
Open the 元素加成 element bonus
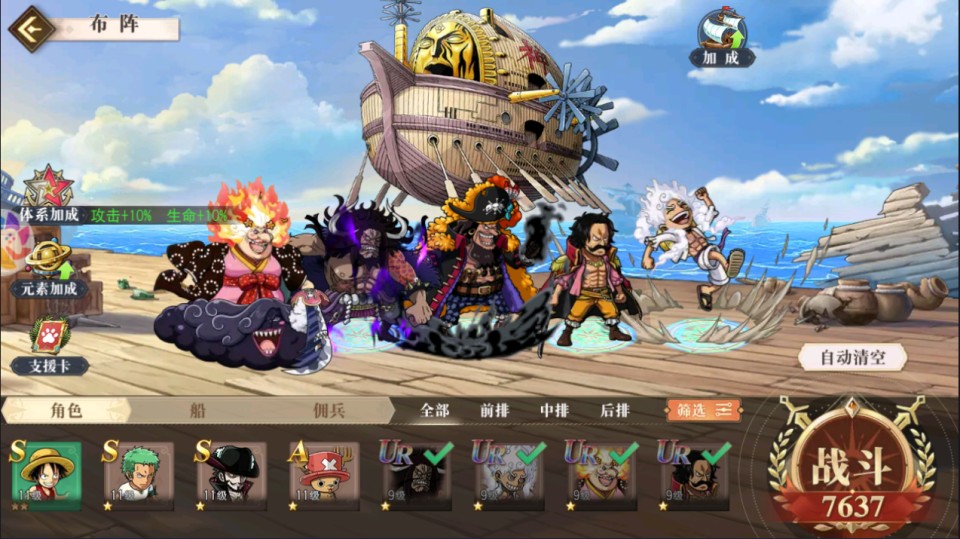coord(49,267)
